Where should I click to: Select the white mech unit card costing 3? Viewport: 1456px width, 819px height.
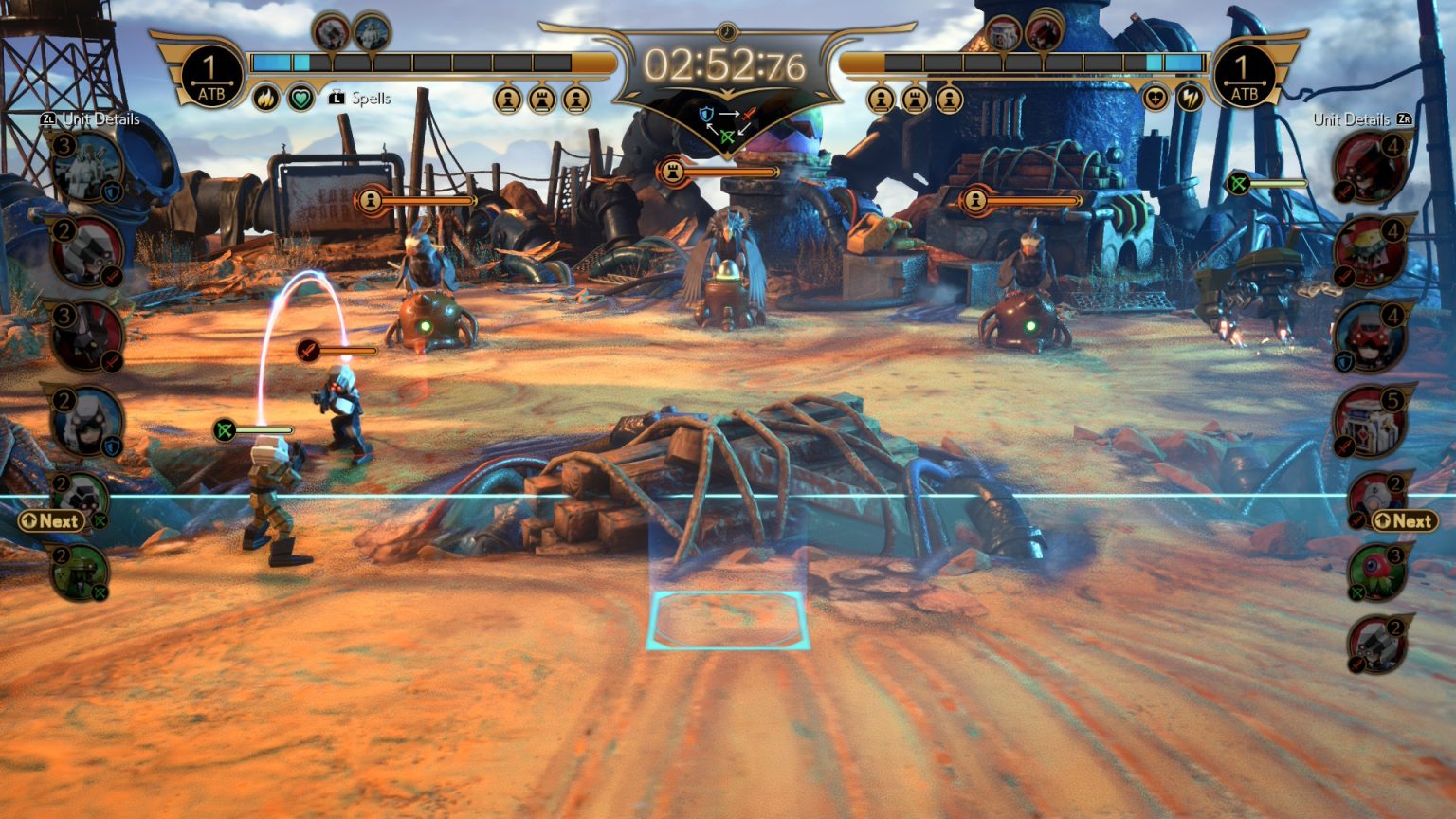click(x=90, y=169)
